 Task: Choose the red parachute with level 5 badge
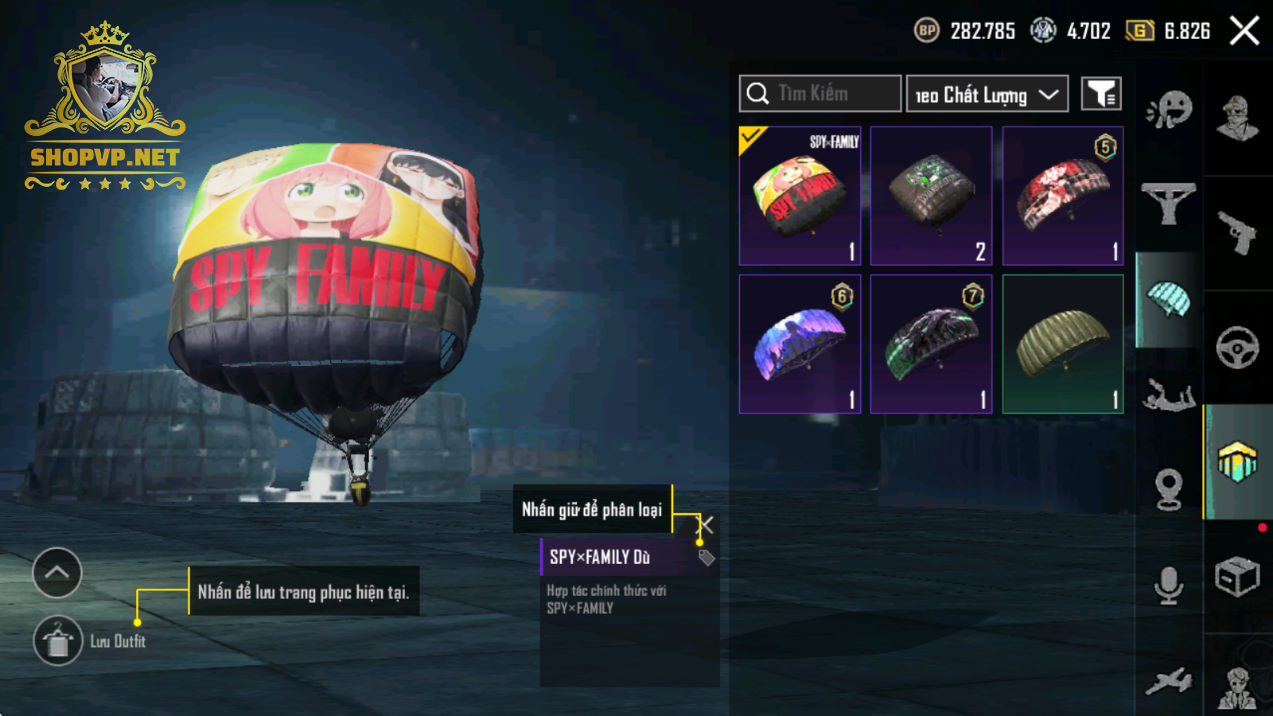point(1063,196)
